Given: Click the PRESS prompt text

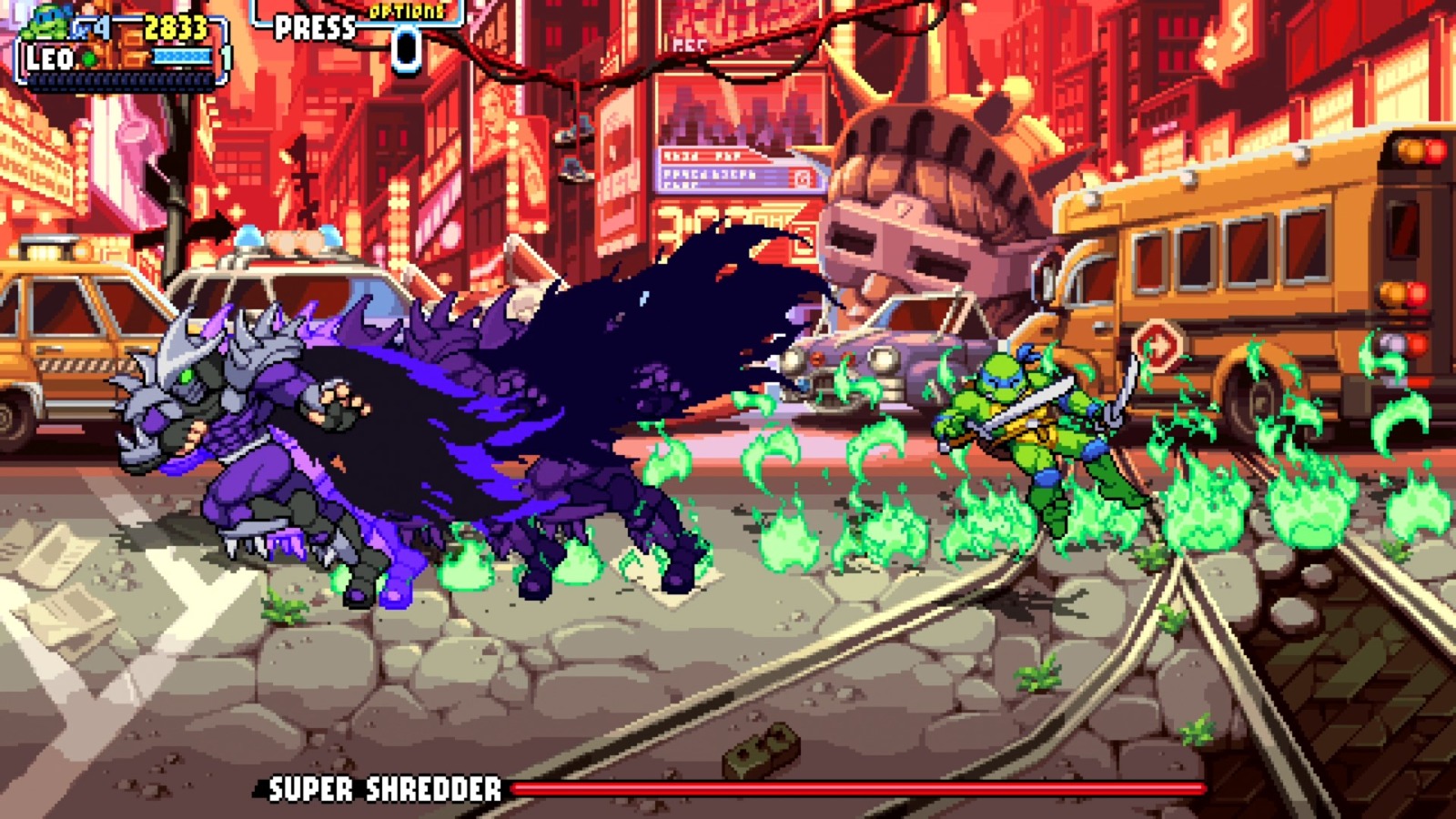Looking at the screenshot, I should pyautogui.click(x=314, y=27).
